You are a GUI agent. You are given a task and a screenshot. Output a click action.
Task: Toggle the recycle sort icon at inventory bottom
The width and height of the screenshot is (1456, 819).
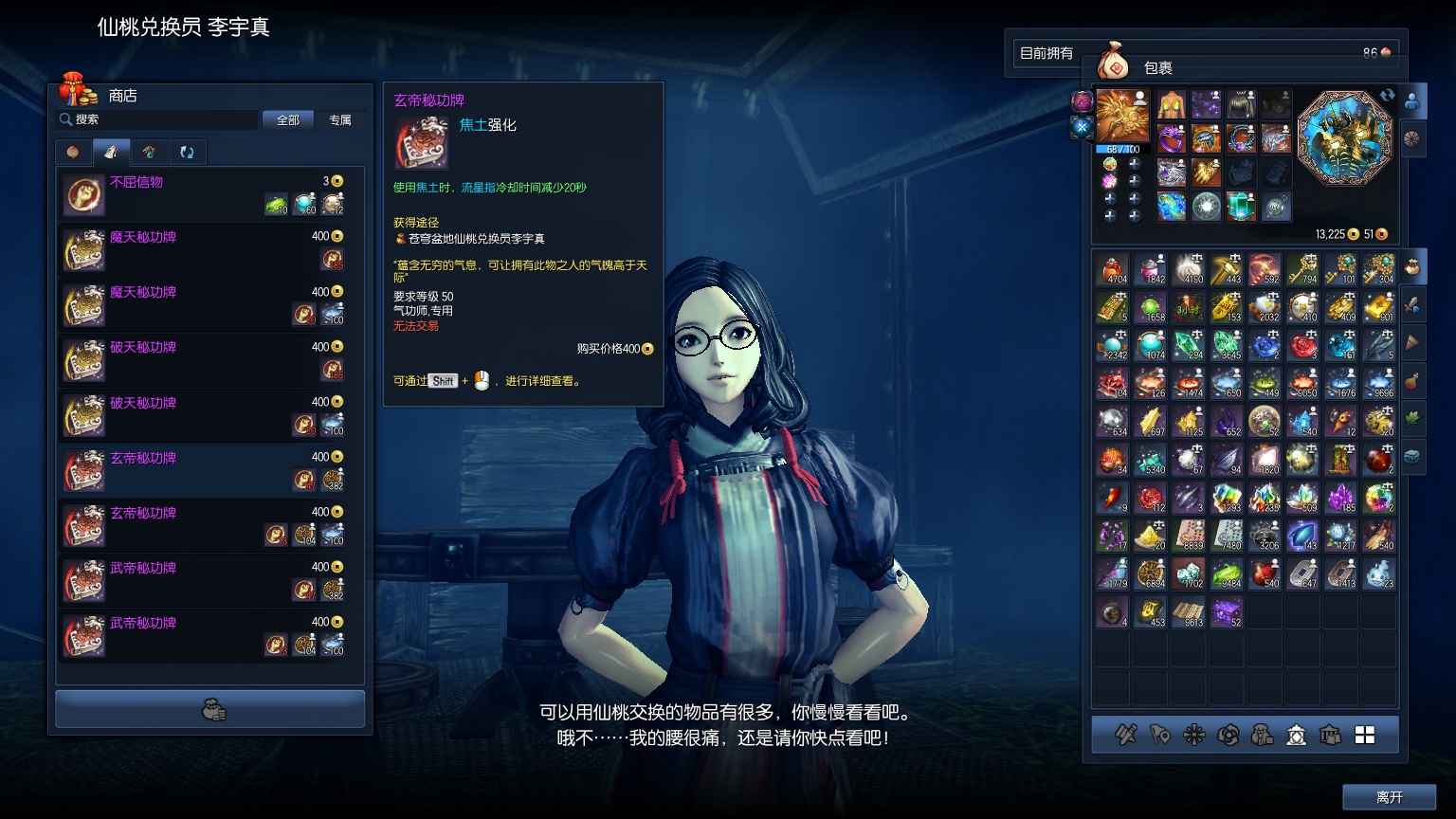click(x=1229, y=735)
